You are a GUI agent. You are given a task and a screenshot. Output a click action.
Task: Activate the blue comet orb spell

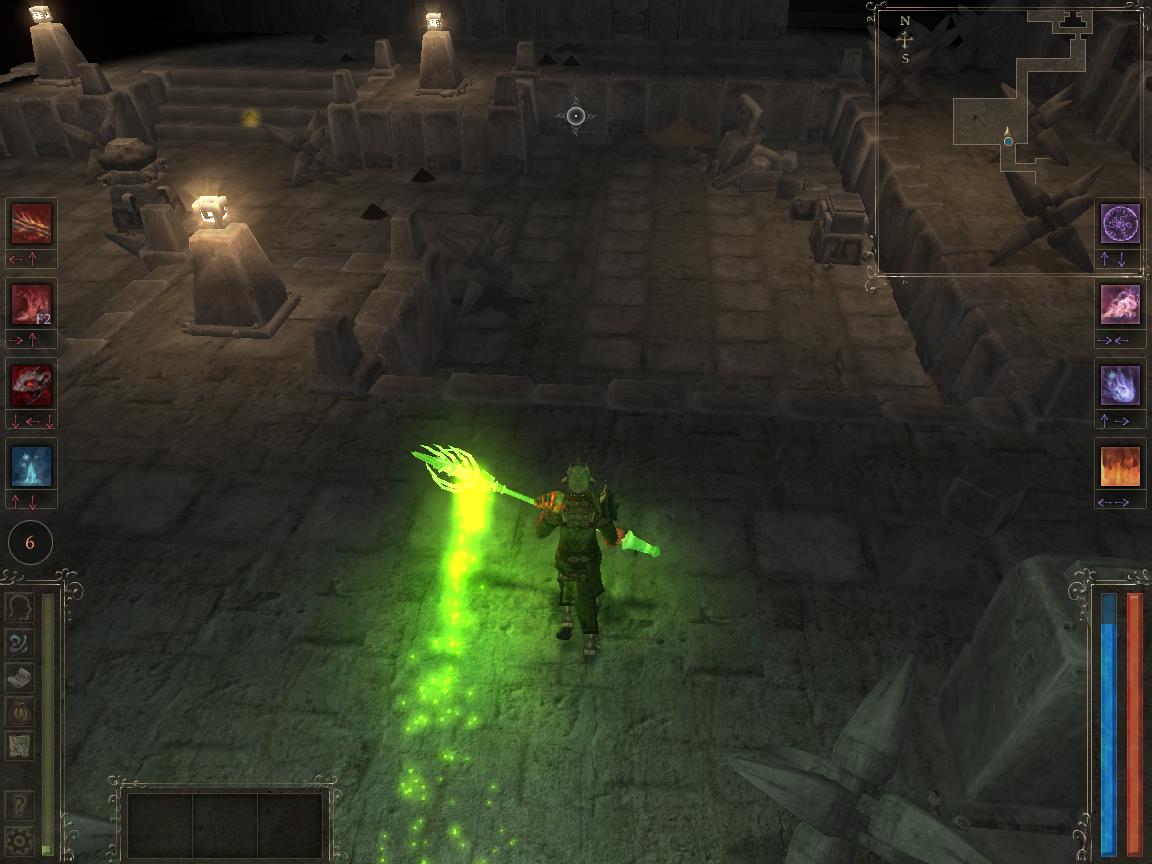[1120, 385]
